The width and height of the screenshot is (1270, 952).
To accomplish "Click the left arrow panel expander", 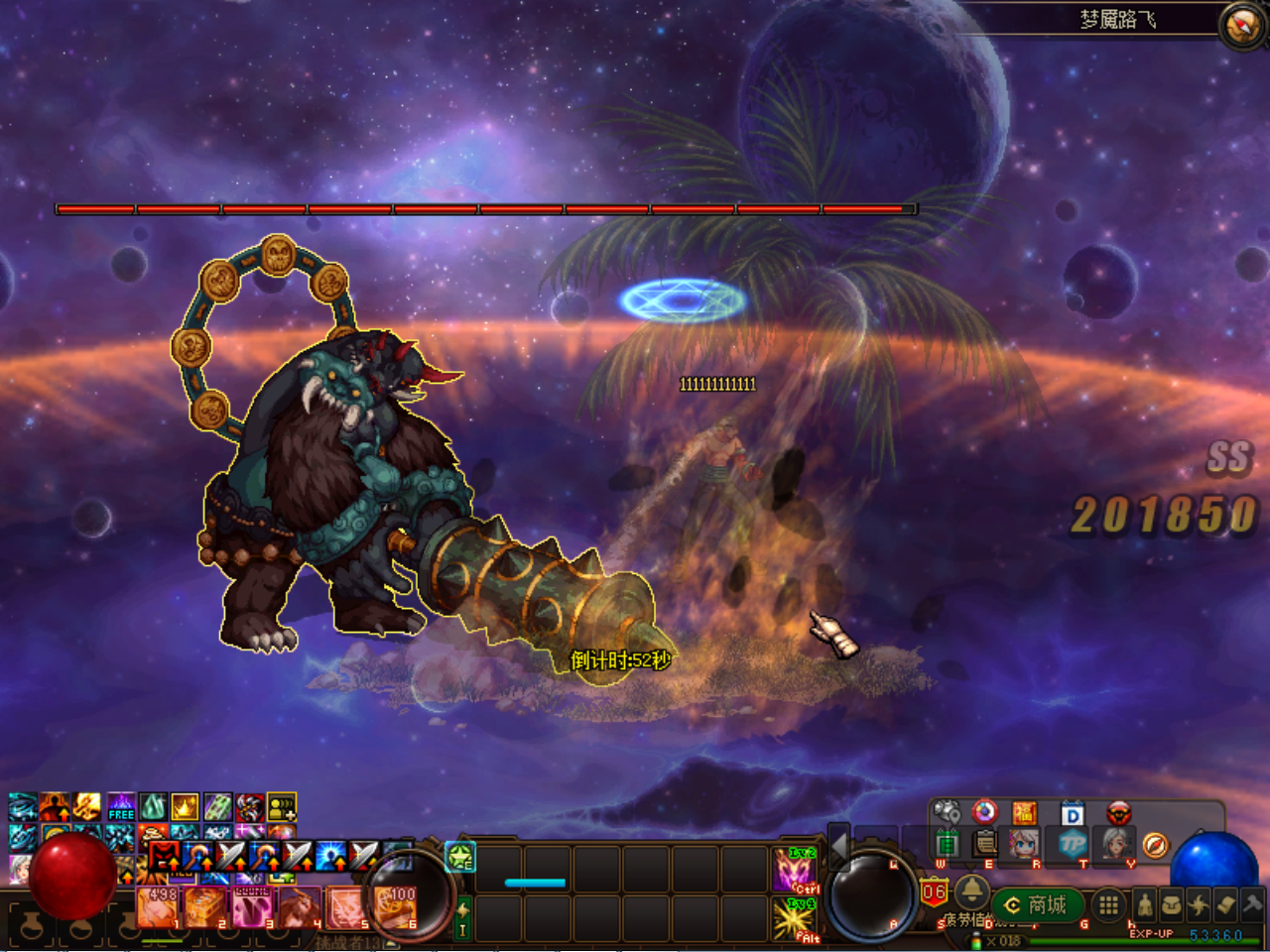I will pyautogui.click(x=838, y=846).
